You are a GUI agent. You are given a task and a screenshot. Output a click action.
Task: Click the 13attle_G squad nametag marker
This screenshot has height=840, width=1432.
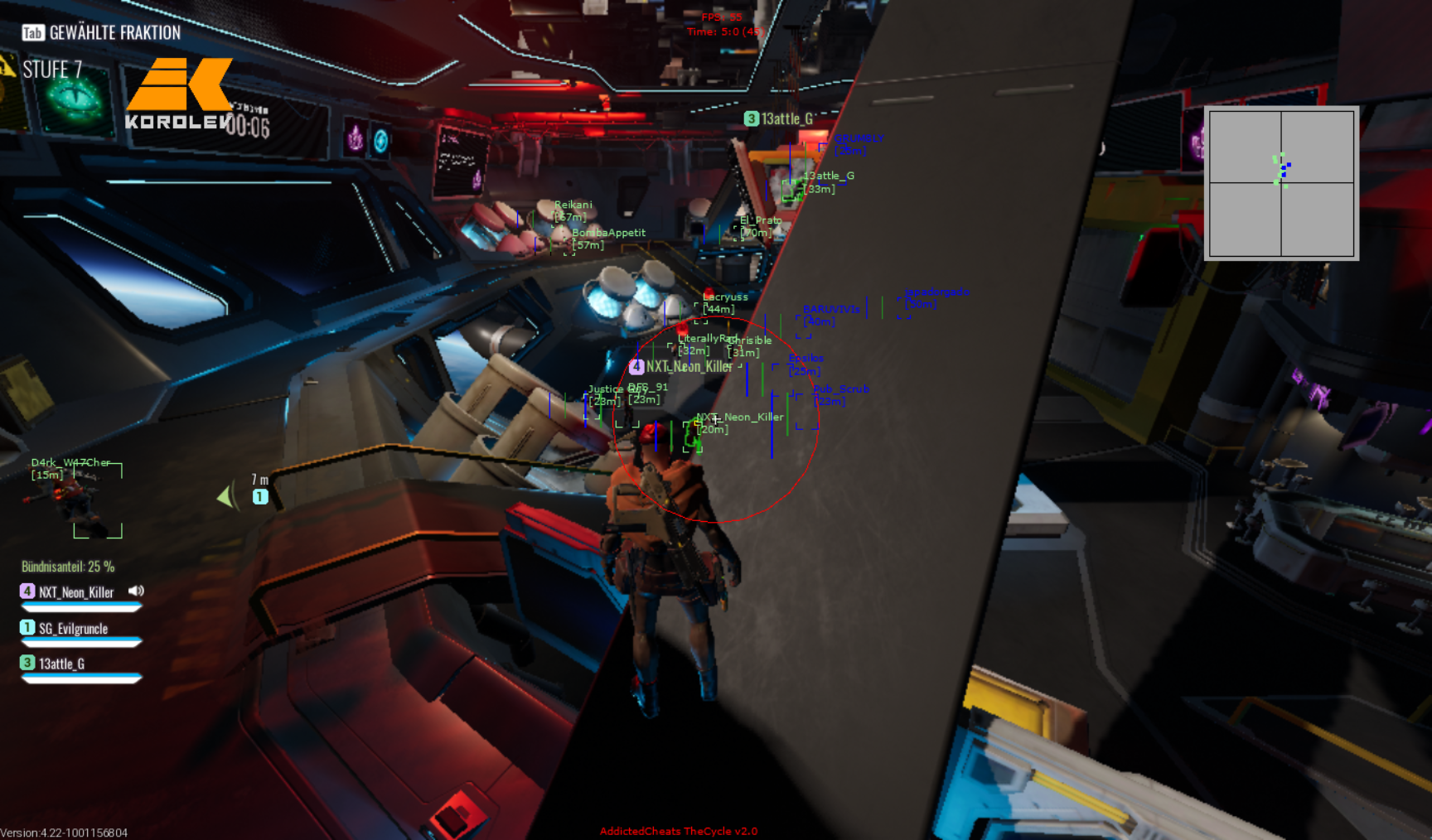coord(779,119)
